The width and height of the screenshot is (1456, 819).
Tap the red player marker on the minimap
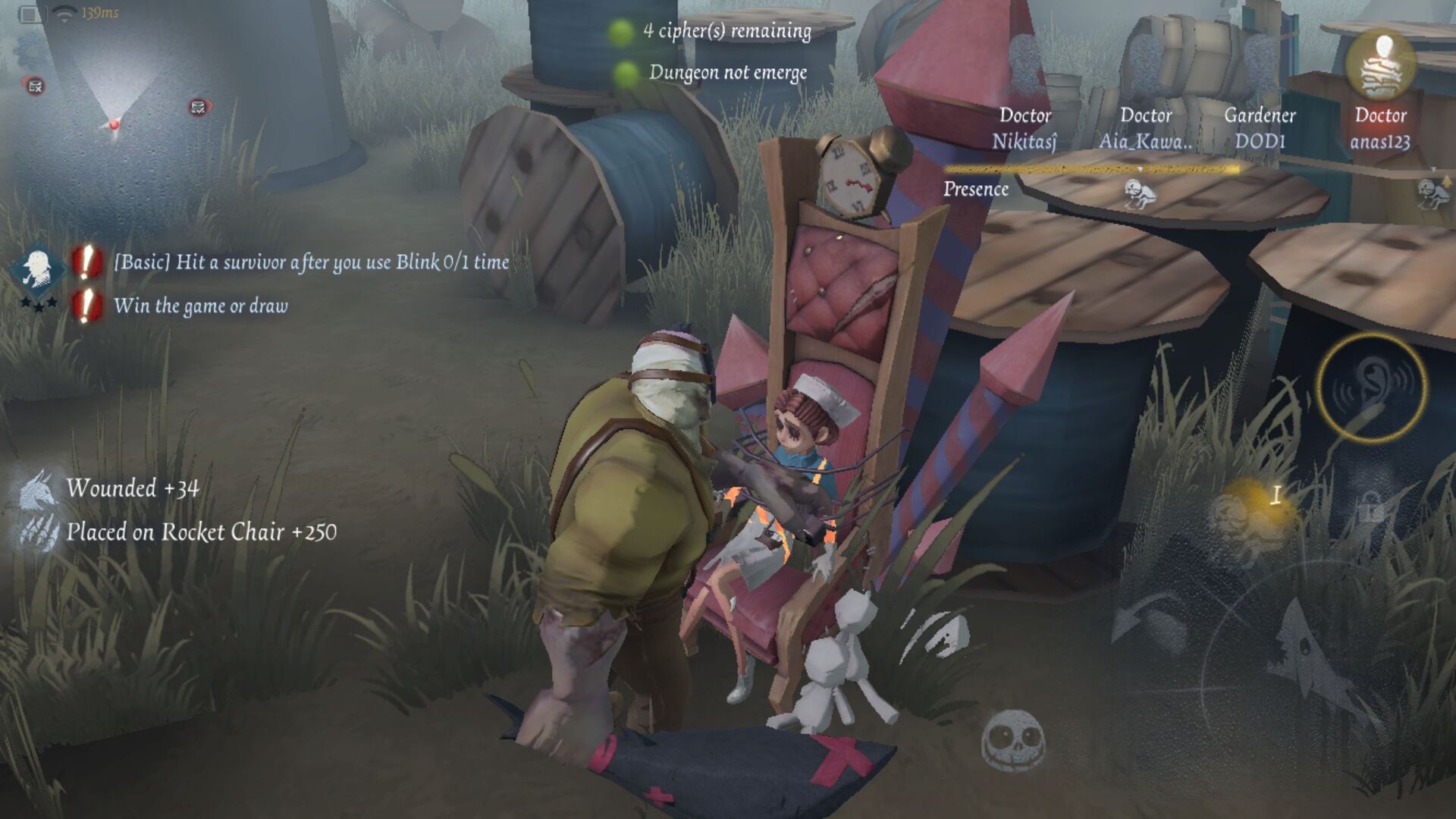pyautogui.click(x=114, y=125)
